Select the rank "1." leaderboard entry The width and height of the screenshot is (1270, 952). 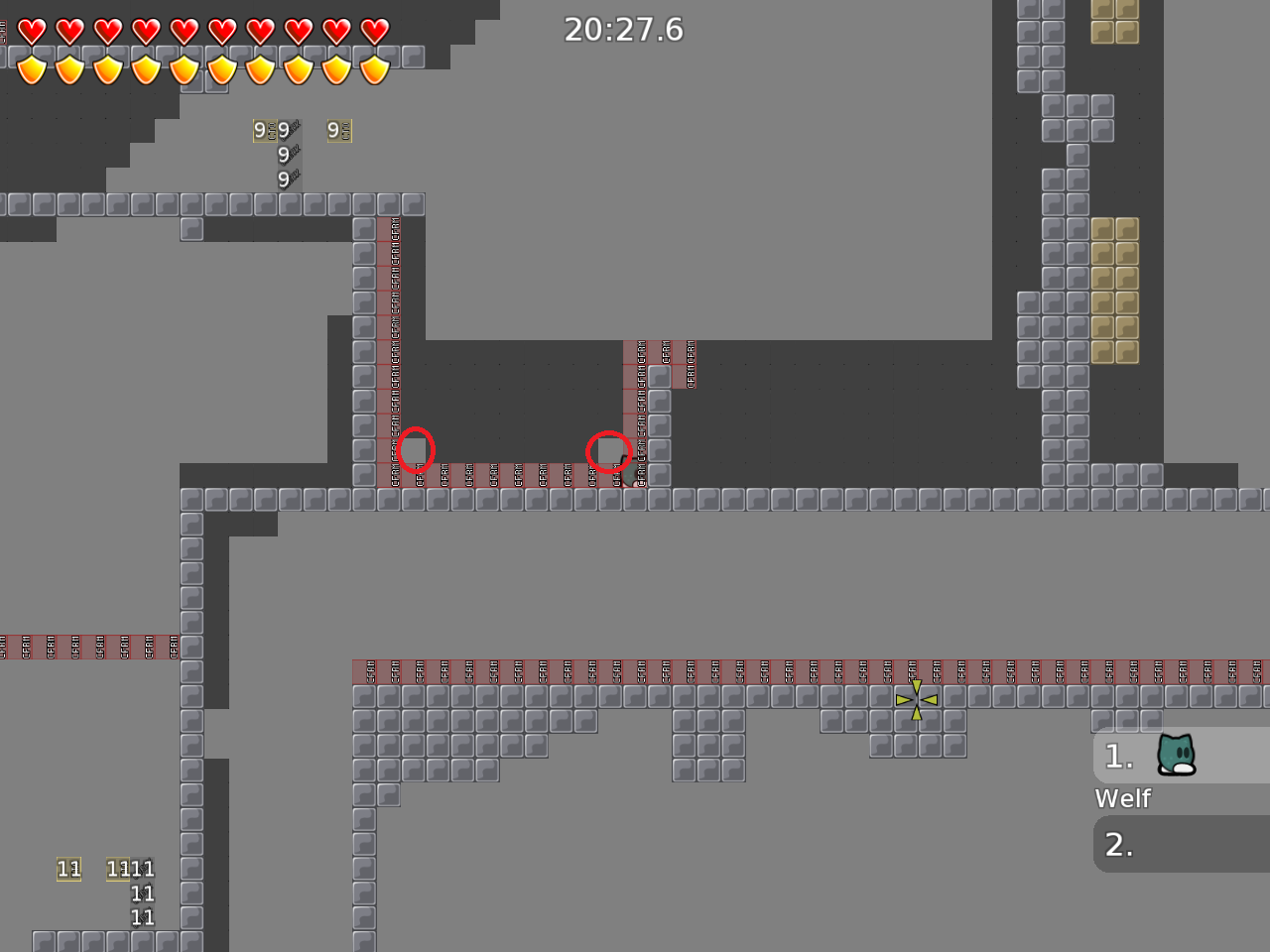coord(1119,757)
